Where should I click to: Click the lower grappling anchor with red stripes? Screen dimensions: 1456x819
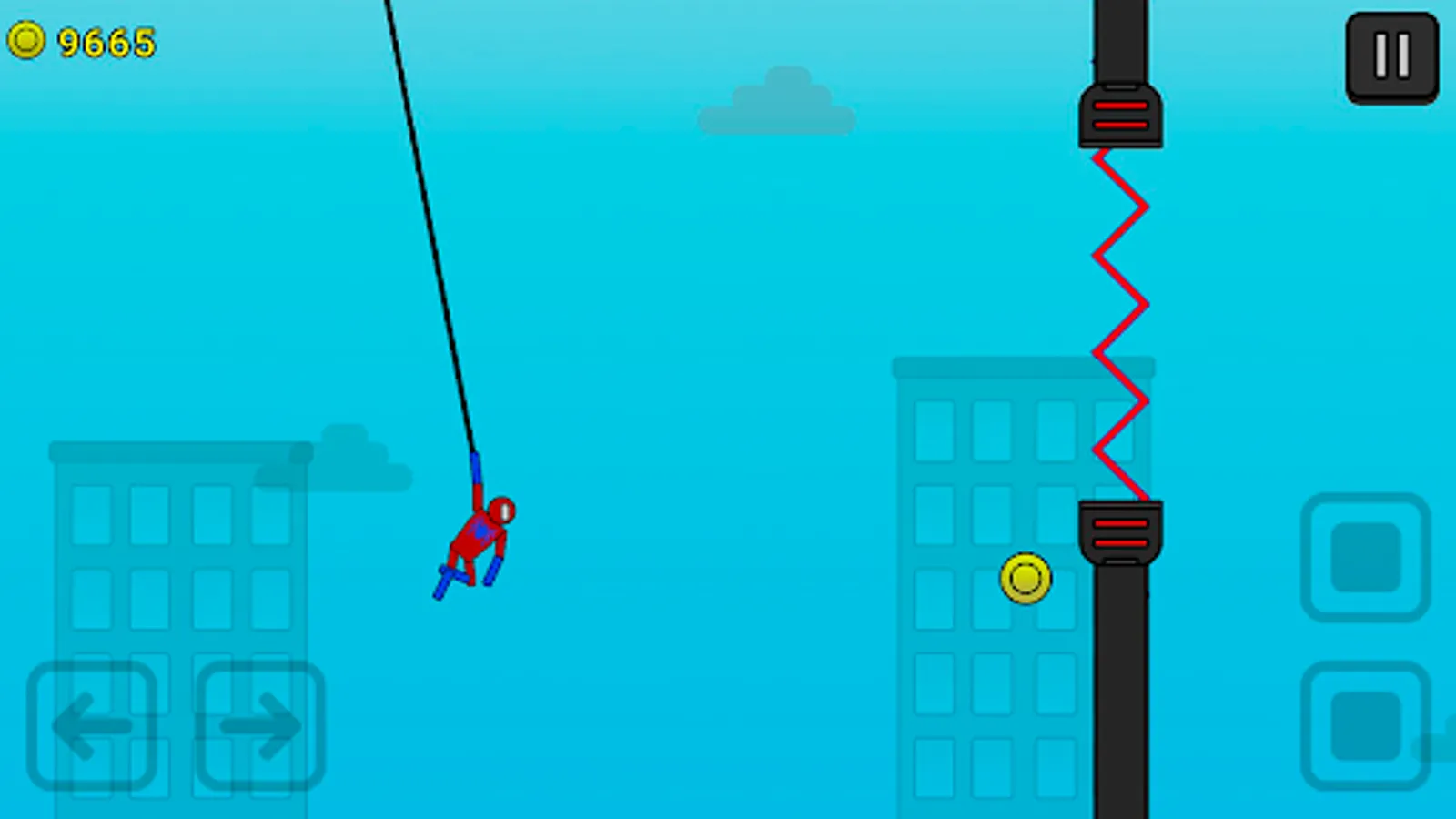[1121, 528]
